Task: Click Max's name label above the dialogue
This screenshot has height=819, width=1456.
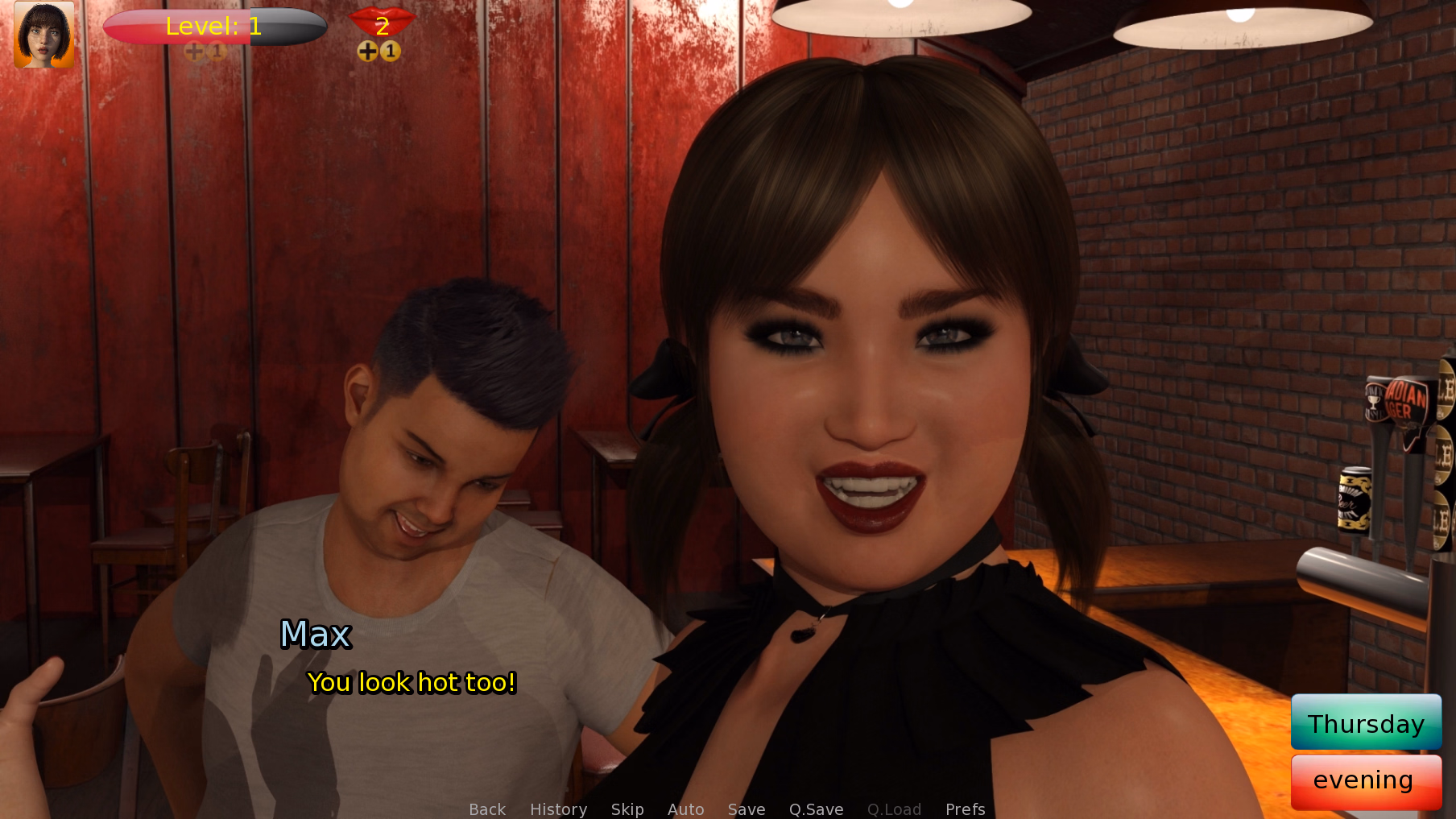Action: 316,635
